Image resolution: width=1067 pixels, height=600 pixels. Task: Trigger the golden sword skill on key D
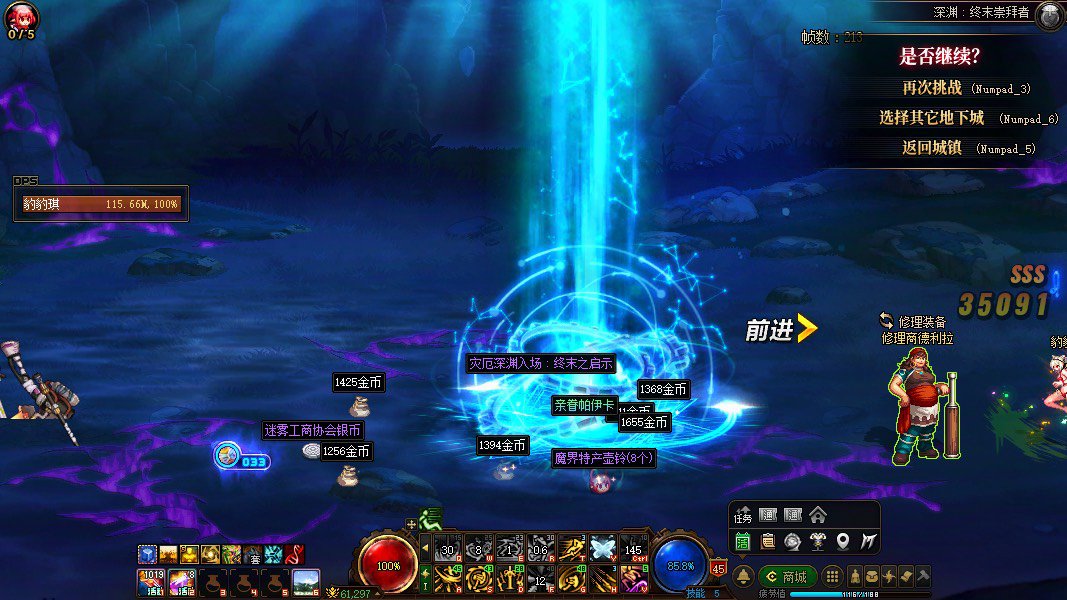pyautogui.click(x=510, y=577)
